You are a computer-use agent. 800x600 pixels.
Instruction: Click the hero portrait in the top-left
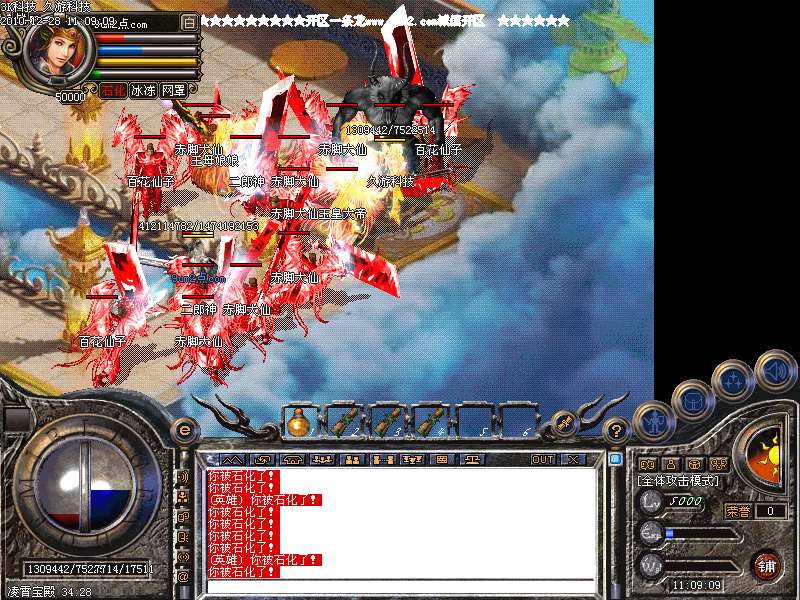click(57, 54)
